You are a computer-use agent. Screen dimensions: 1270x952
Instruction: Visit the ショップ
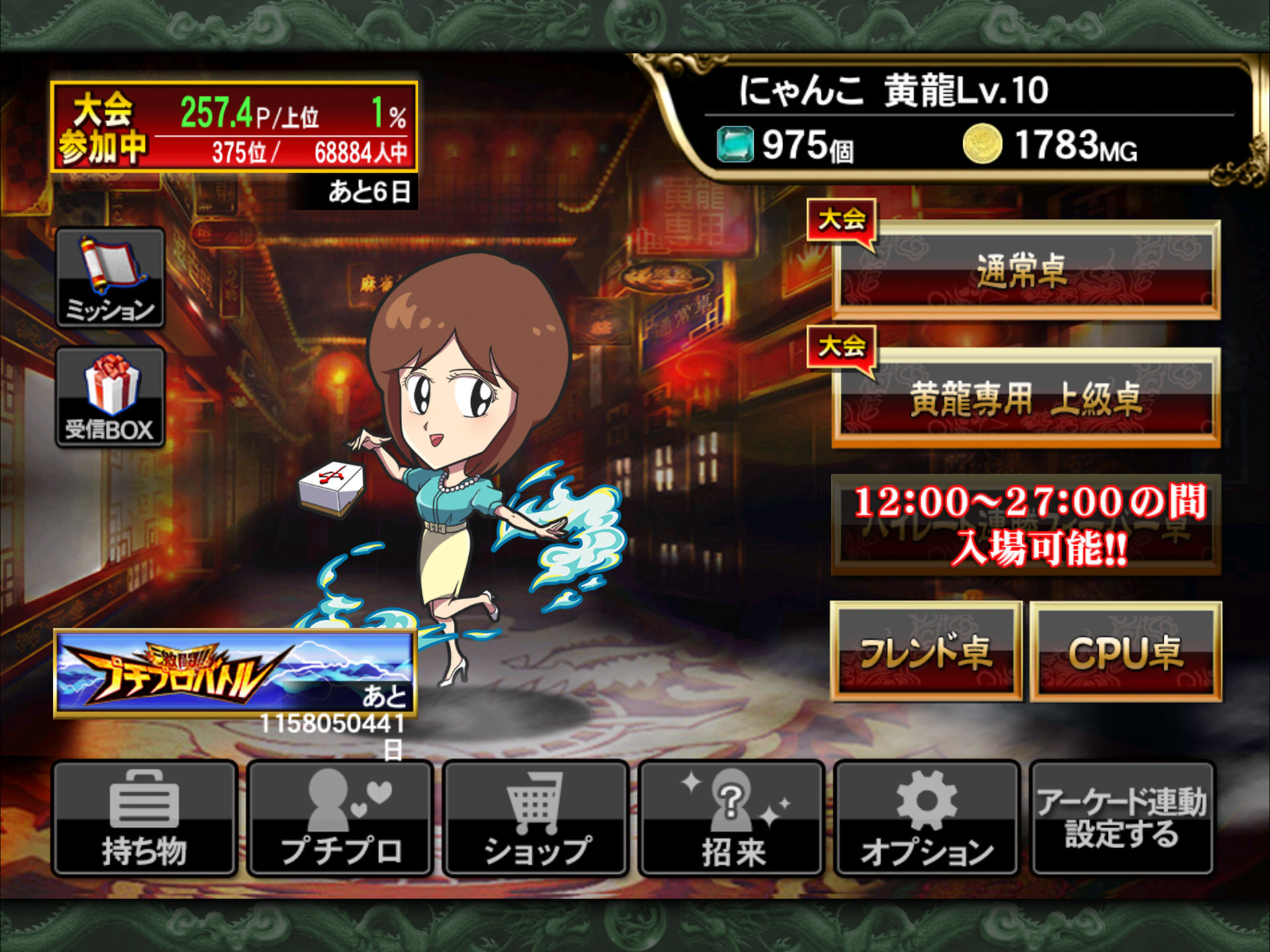[536, 818]
